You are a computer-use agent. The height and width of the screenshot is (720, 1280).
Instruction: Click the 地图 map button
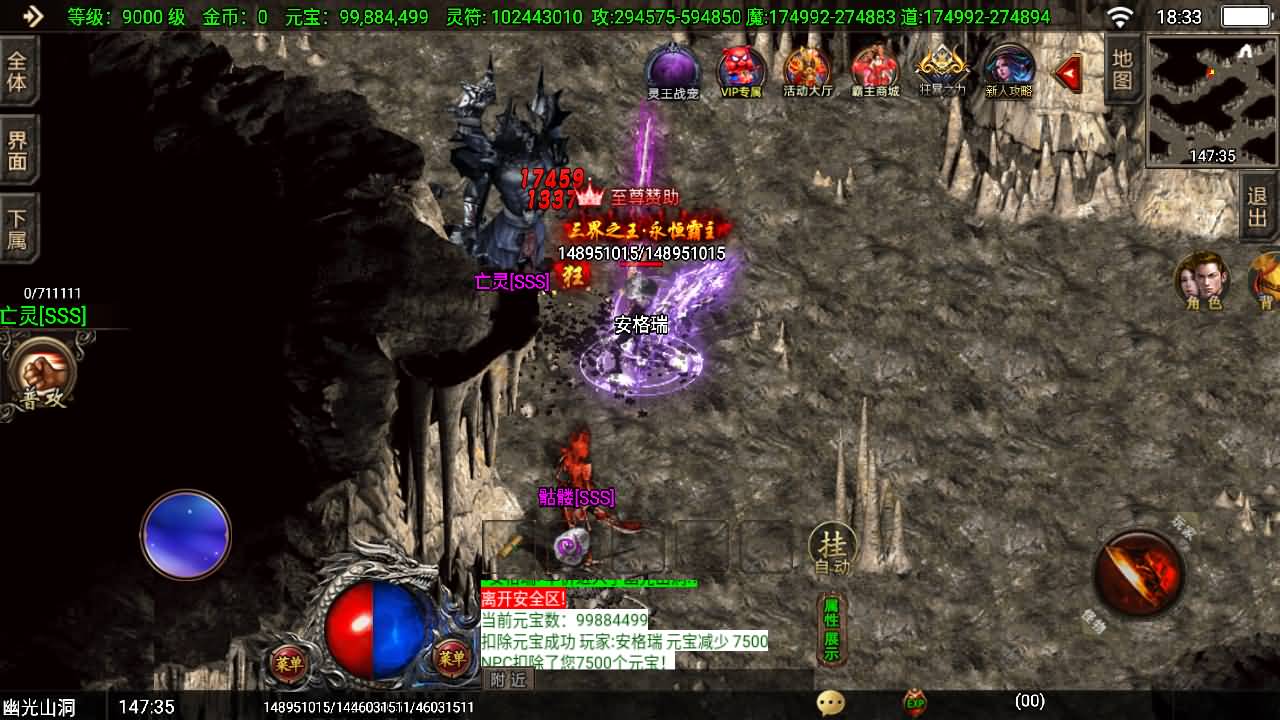pyautogui.click(x=1123, y=70)
